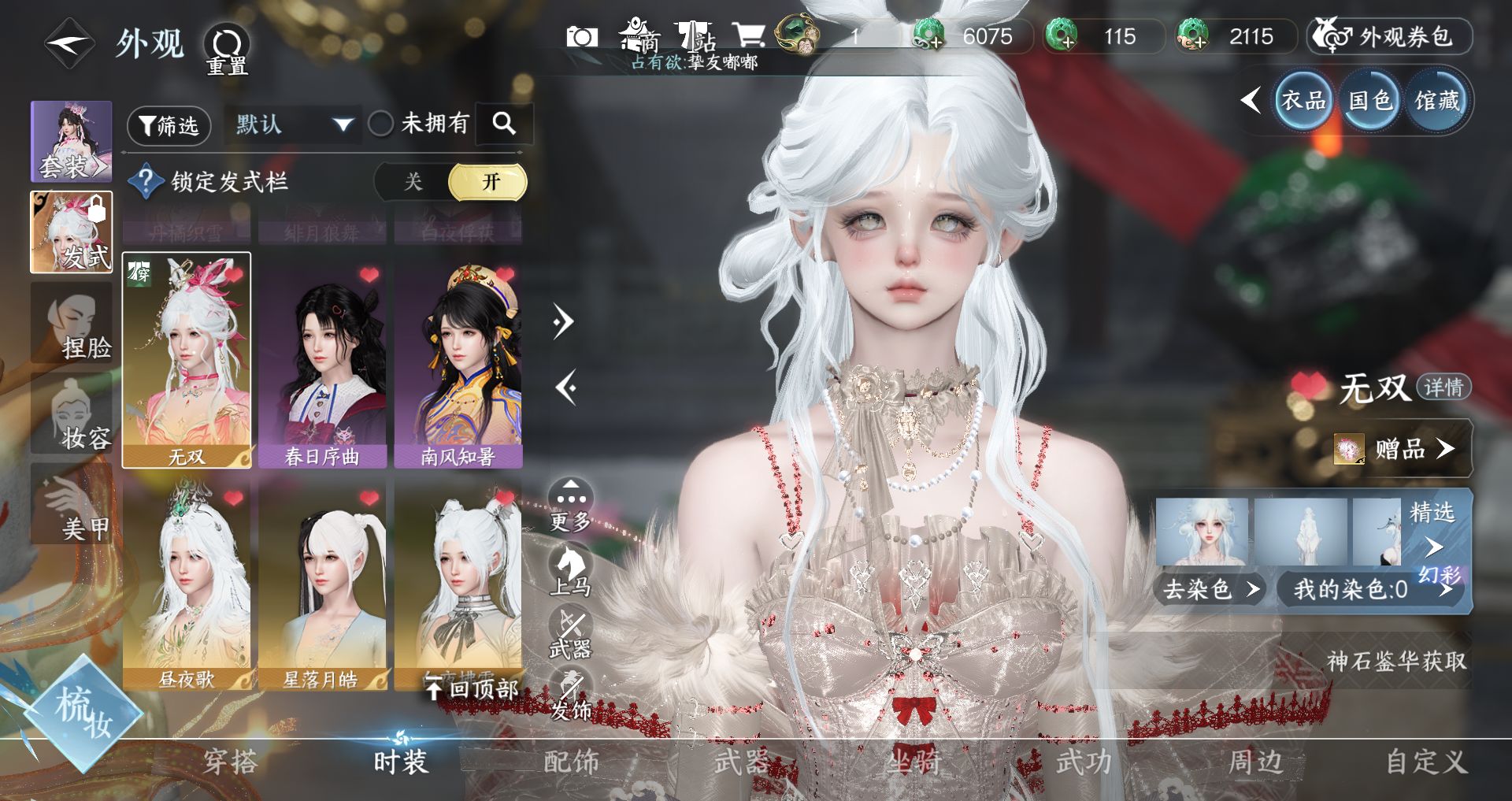The width and height of the screenshot is (1512, 801).
Task: Open the 妆容 makeup category
Action: (71, 413)
